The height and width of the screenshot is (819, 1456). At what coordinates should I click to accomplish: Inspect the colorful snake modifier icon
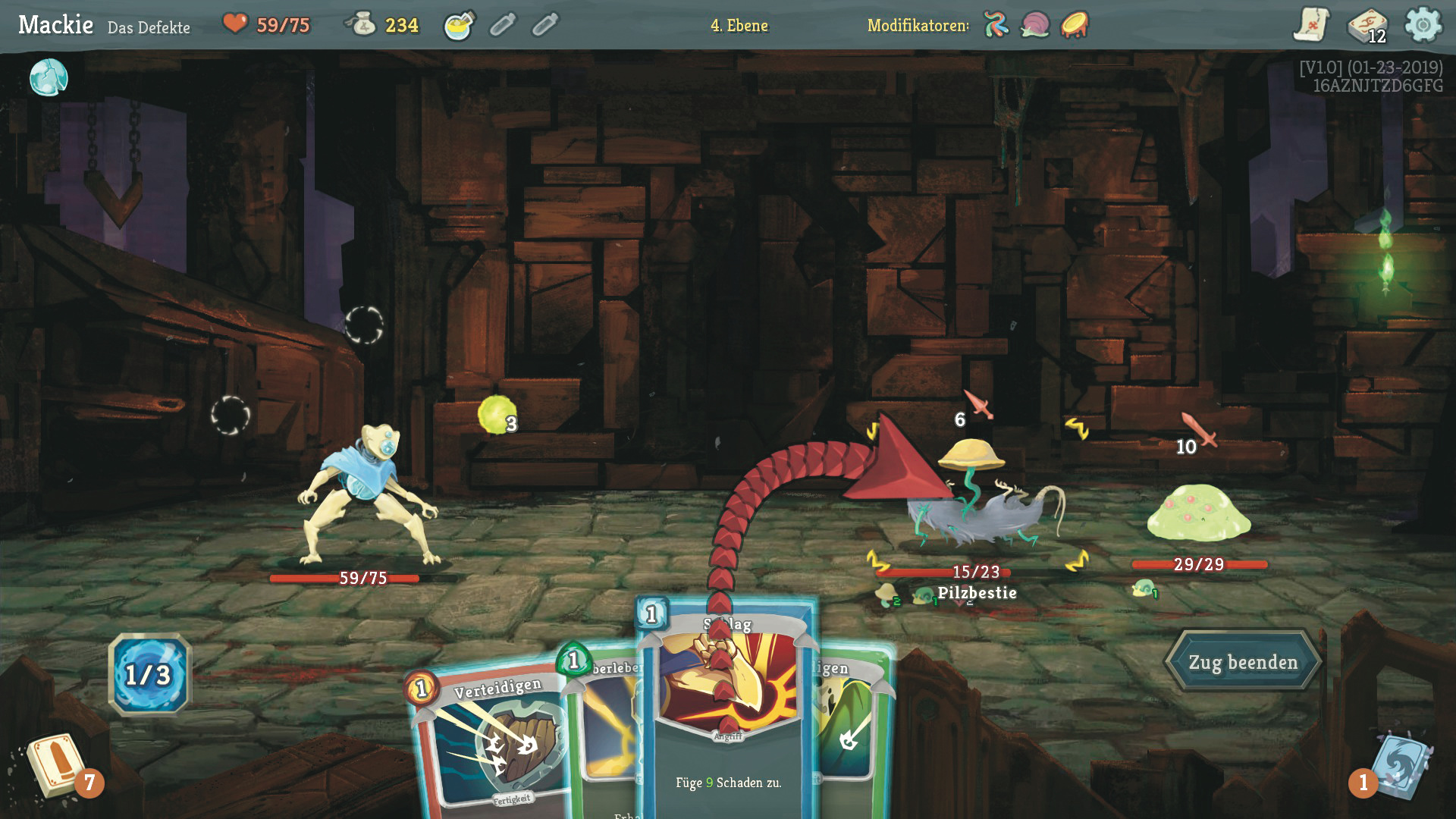coord(996,25)
